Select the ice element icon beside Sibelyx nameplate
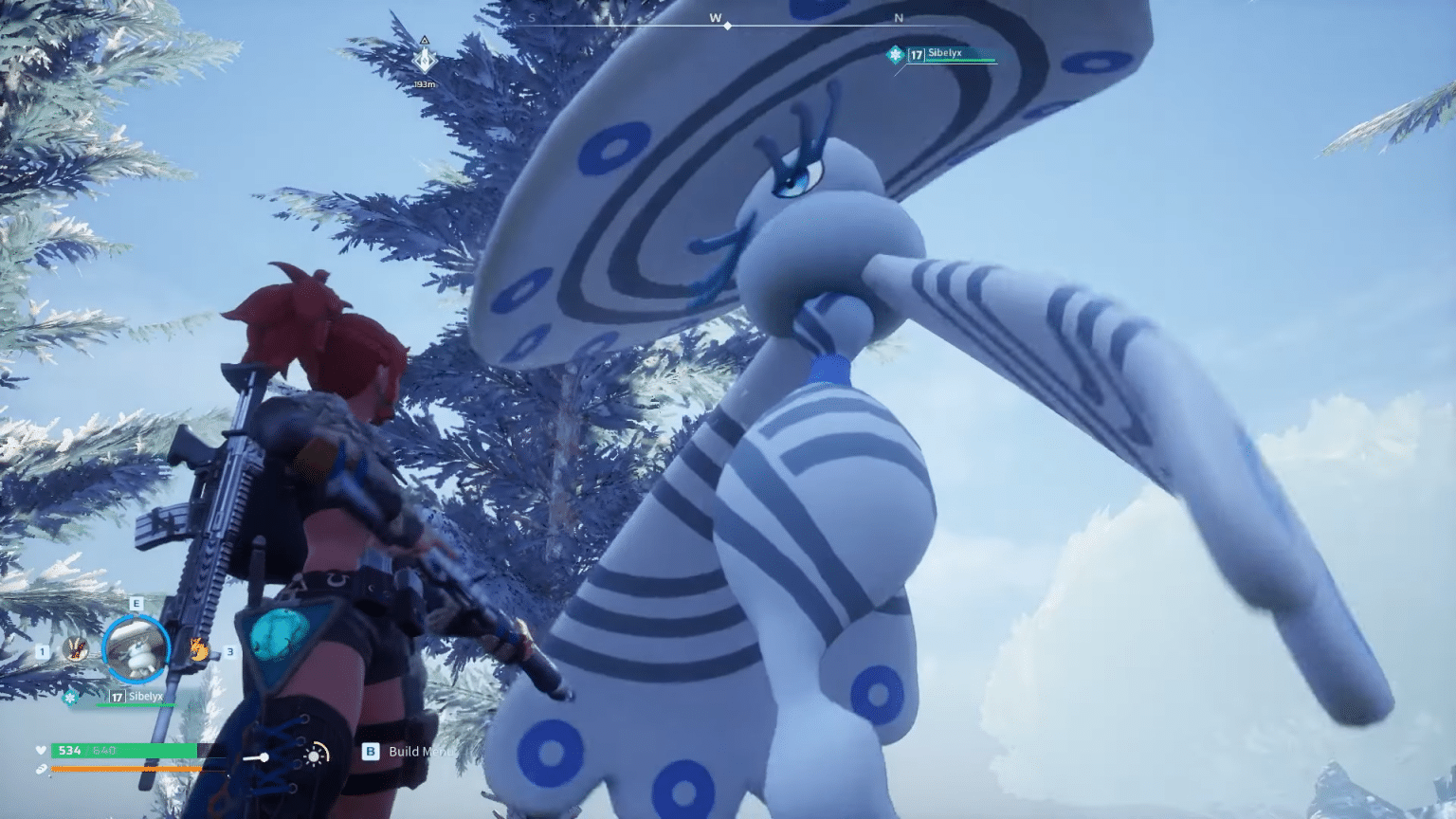The height and width of the screenshot is (819, 1456). pyautogui.click(x=71, y=697)
